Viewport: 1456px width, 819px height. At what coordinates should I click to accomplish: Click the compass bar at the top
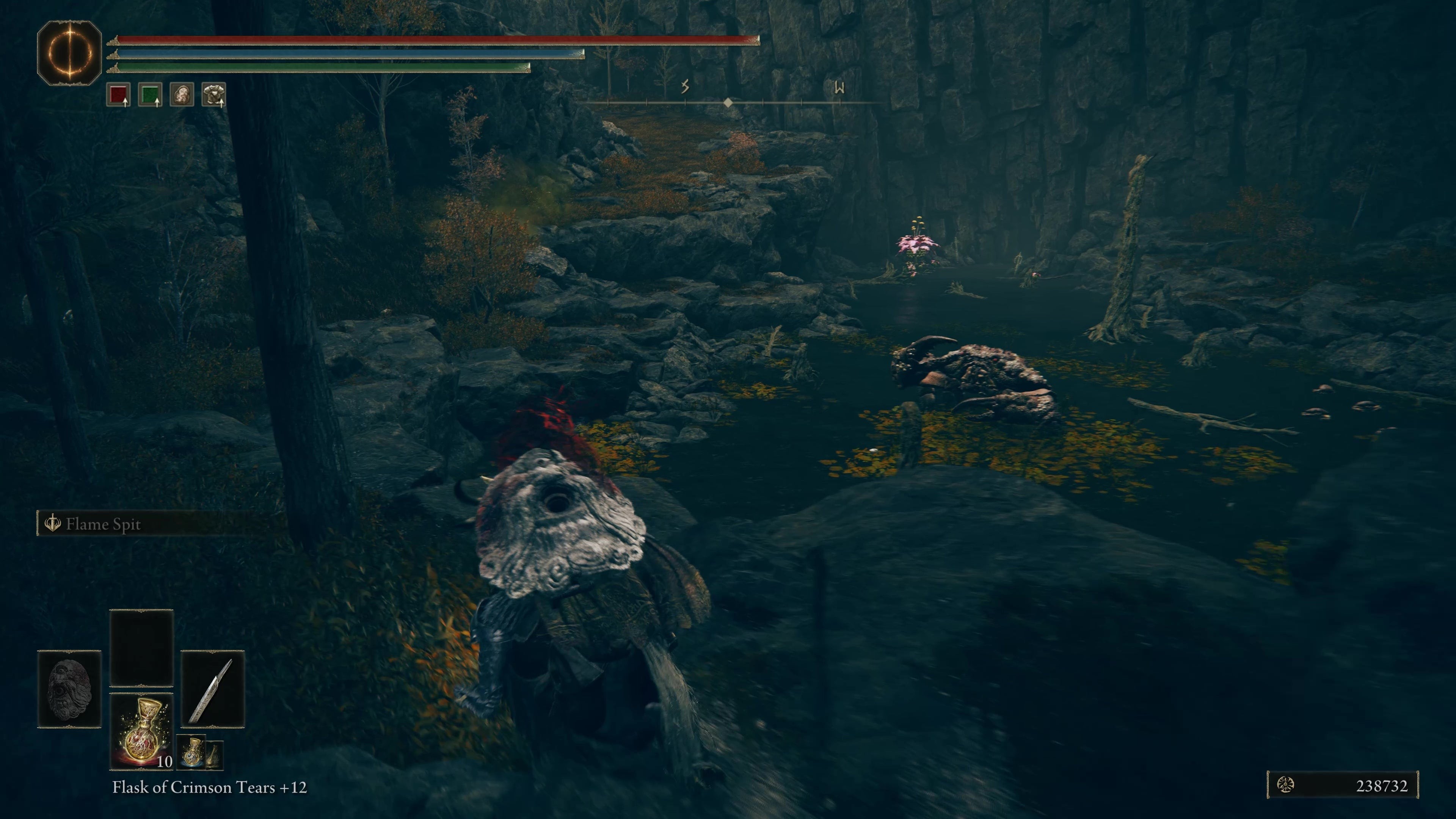pos(729,102)
